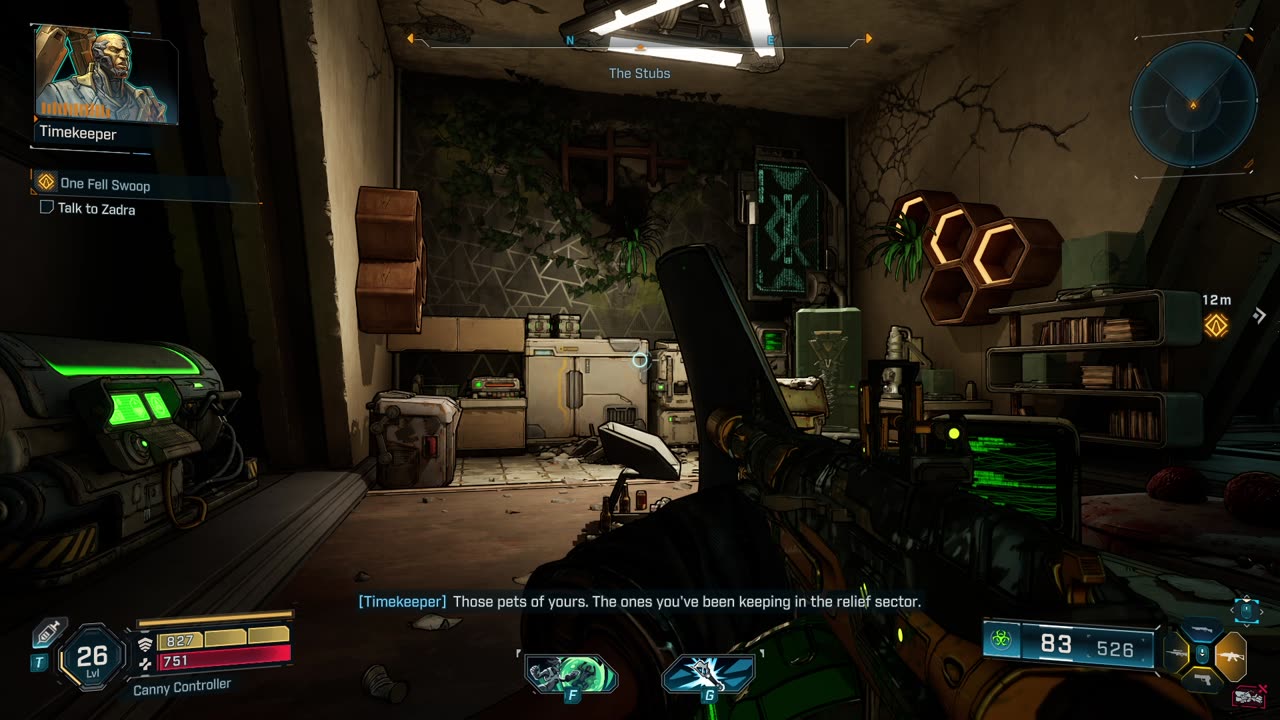Activate the blue melee weapon ability icon

coord(708,674)
